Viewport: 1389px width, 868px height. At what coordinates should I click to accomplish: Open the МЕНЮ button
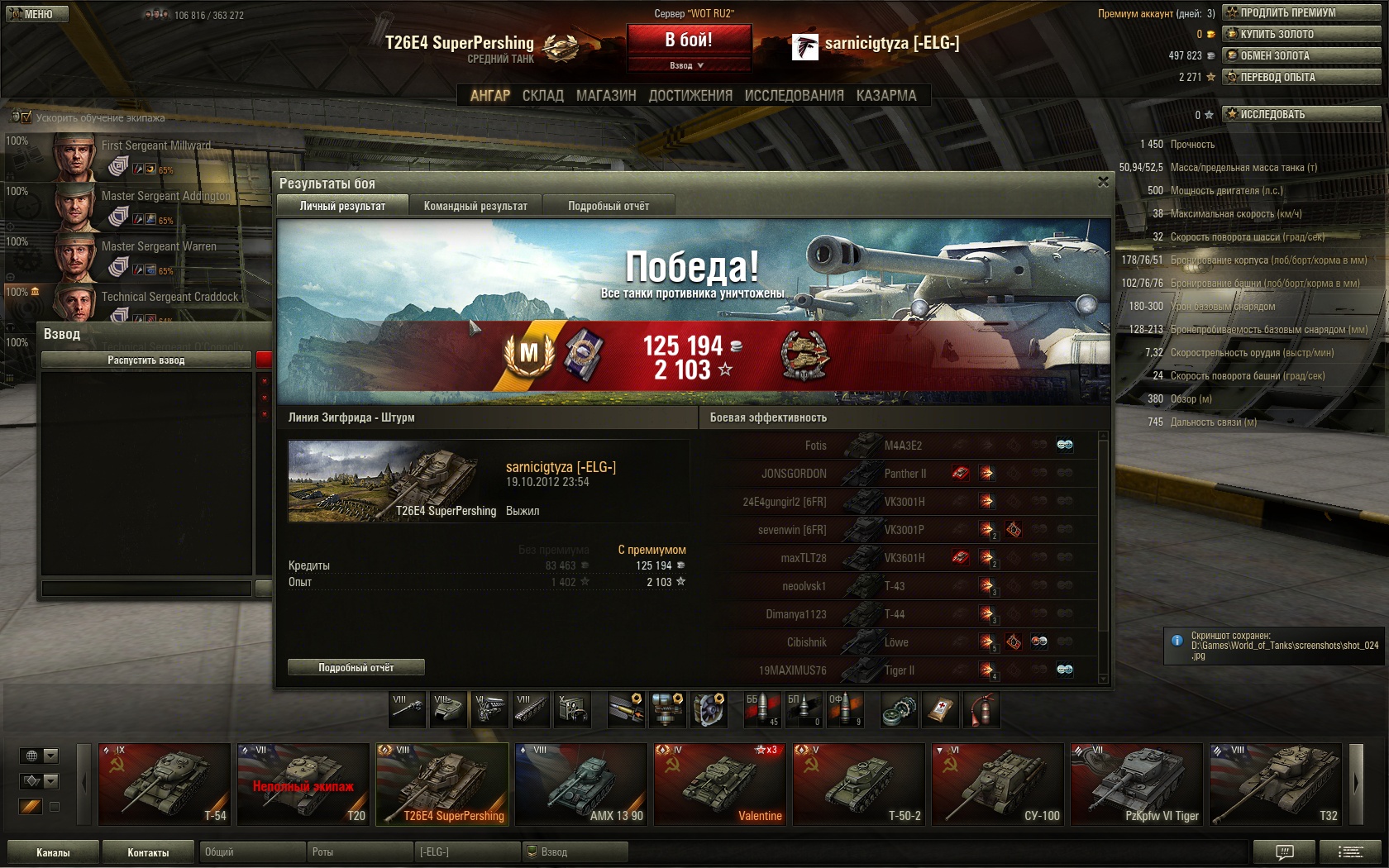coord(36,14)
